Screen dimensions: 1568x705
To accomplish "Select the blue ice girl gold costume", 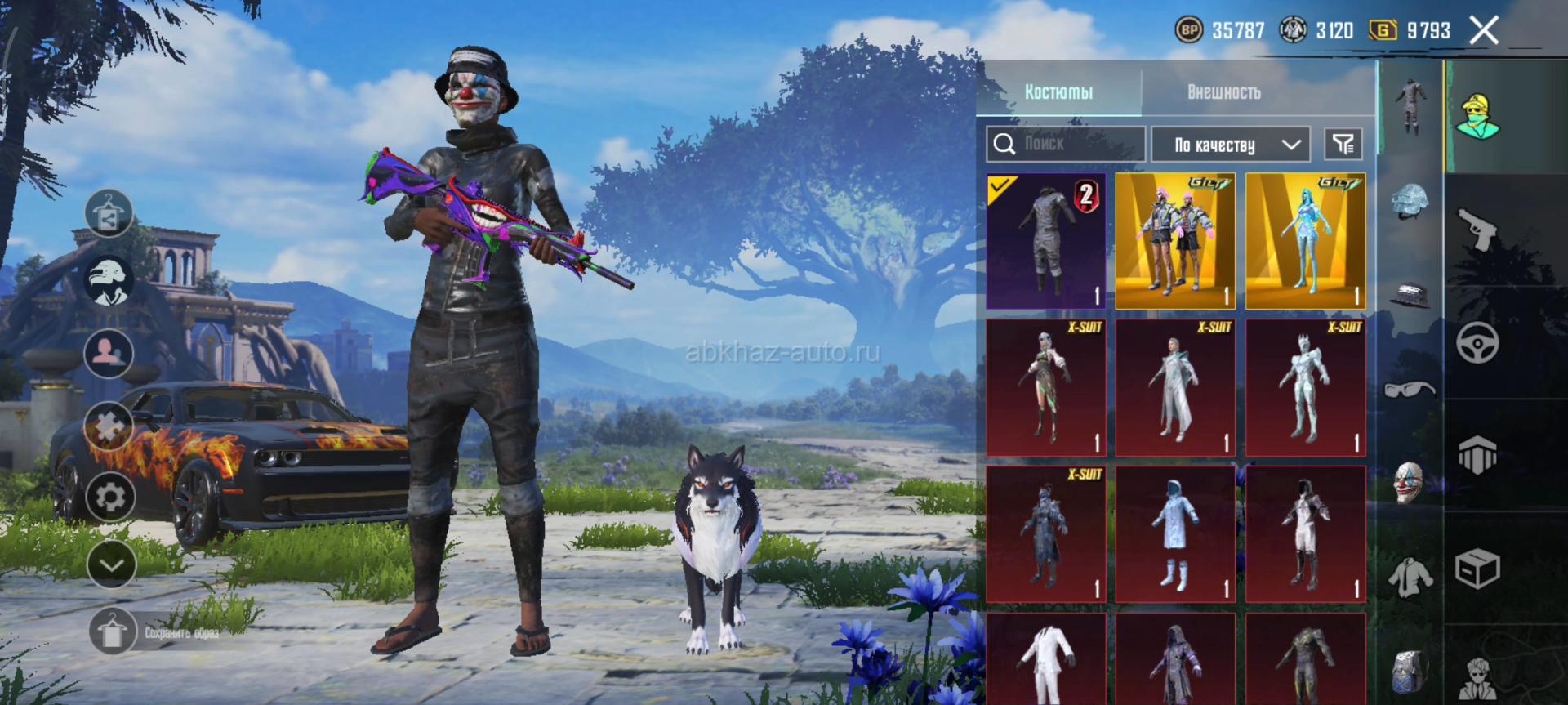I will pos(1305,241).
